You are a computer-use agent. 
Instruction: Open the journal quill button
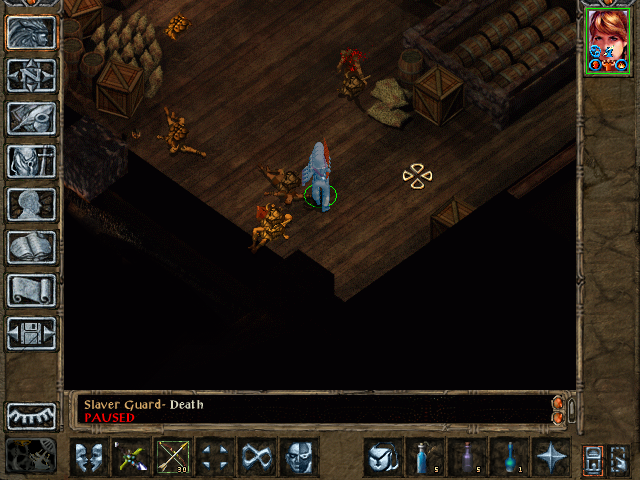pyautogui.click(x=32, y=118)
